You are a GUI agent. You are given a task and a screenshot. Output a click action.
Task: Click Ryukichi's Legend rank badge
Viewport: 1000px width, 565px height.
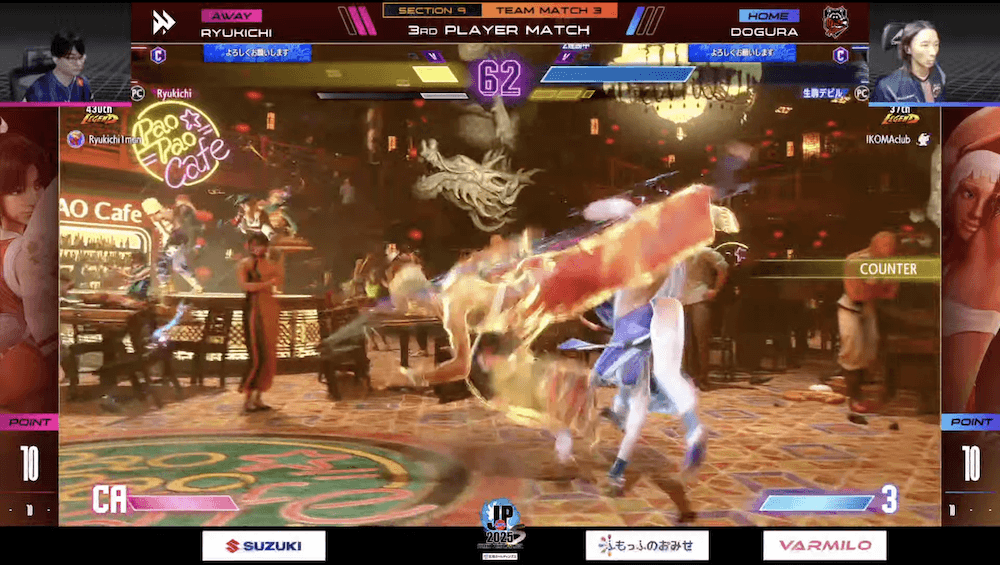pos(99,118)
